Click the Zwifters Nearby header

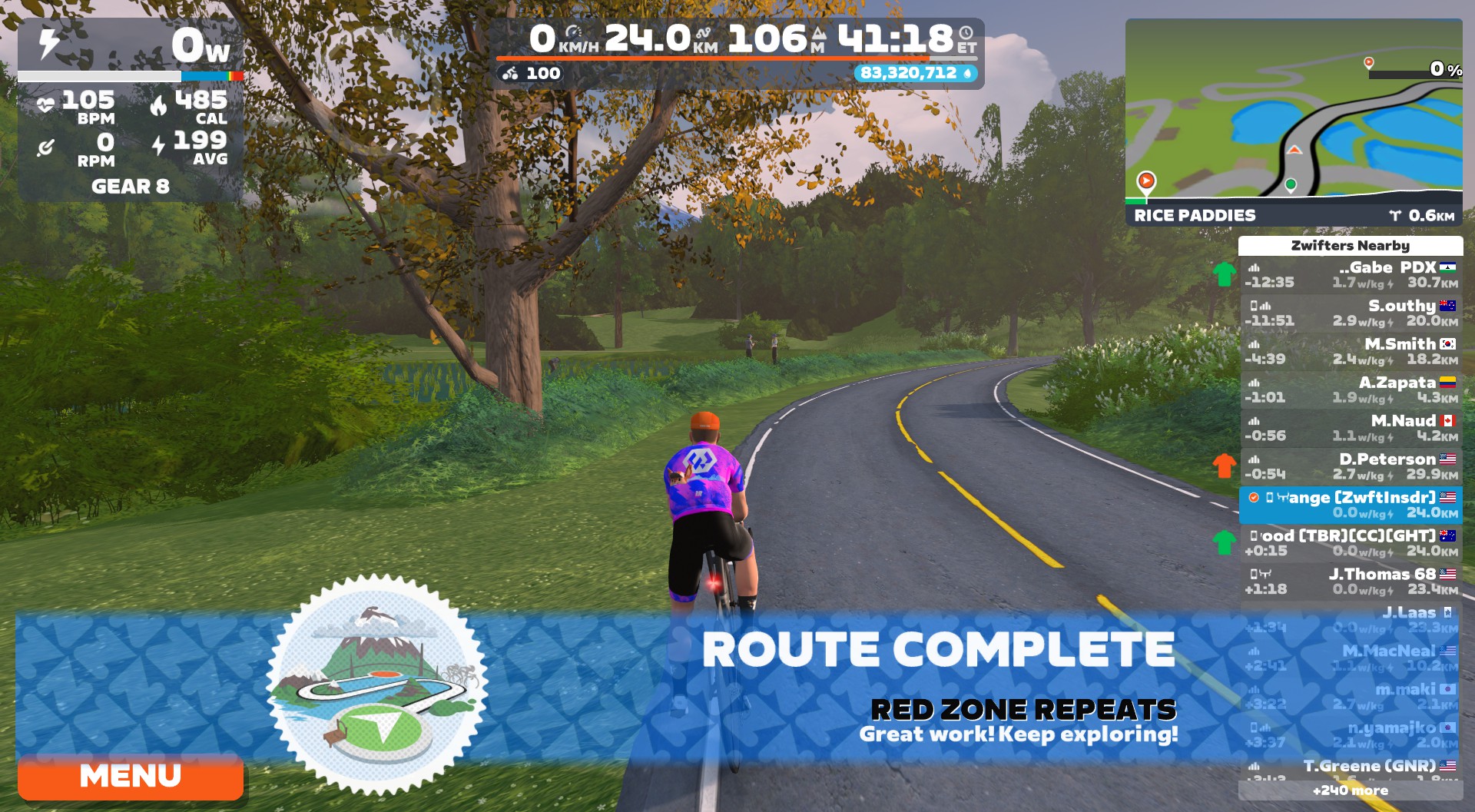[x=1351, y=246]
